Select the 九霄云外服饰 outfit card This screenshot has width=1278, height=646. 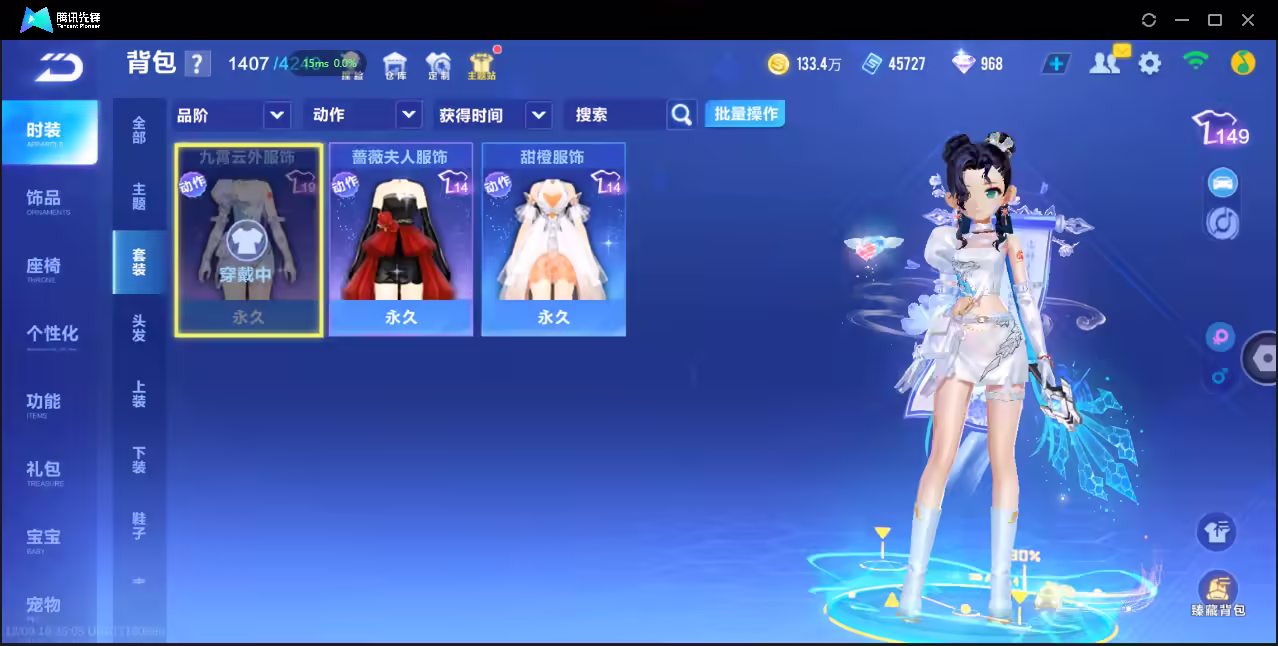[x=249, y=240]
